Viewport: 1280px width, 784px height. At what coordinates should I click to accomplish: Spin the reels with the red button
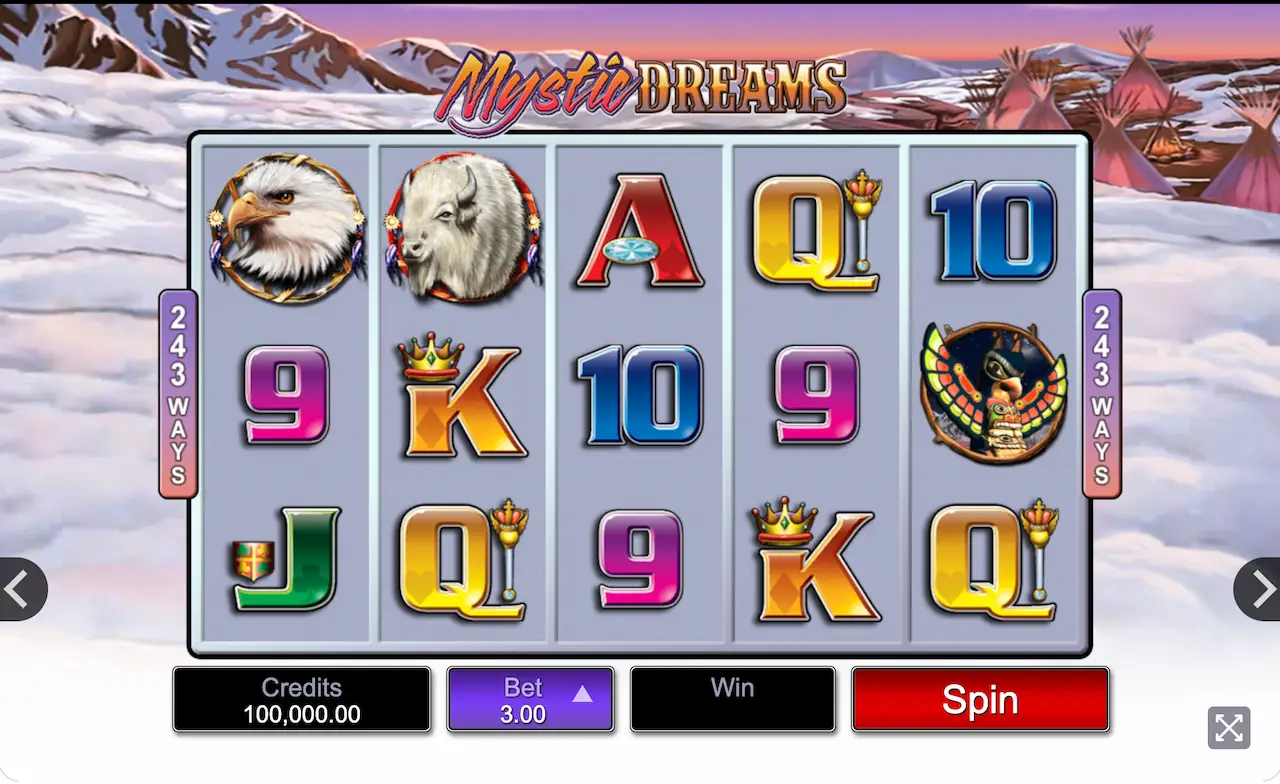(x=980, y=700)
